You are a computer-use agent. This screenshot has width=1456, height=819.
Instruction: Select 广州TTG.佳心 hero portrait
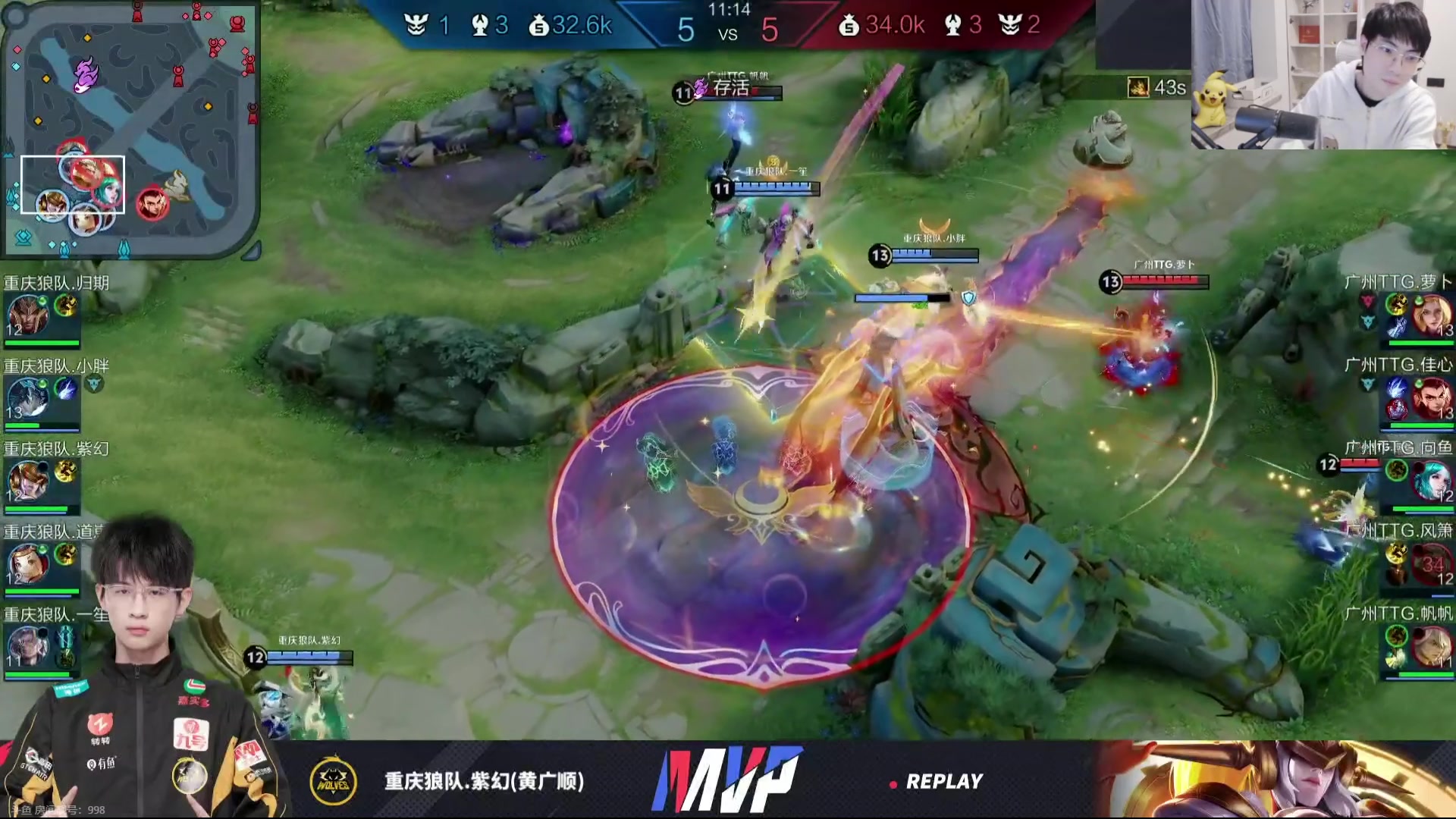[1430, 398]
